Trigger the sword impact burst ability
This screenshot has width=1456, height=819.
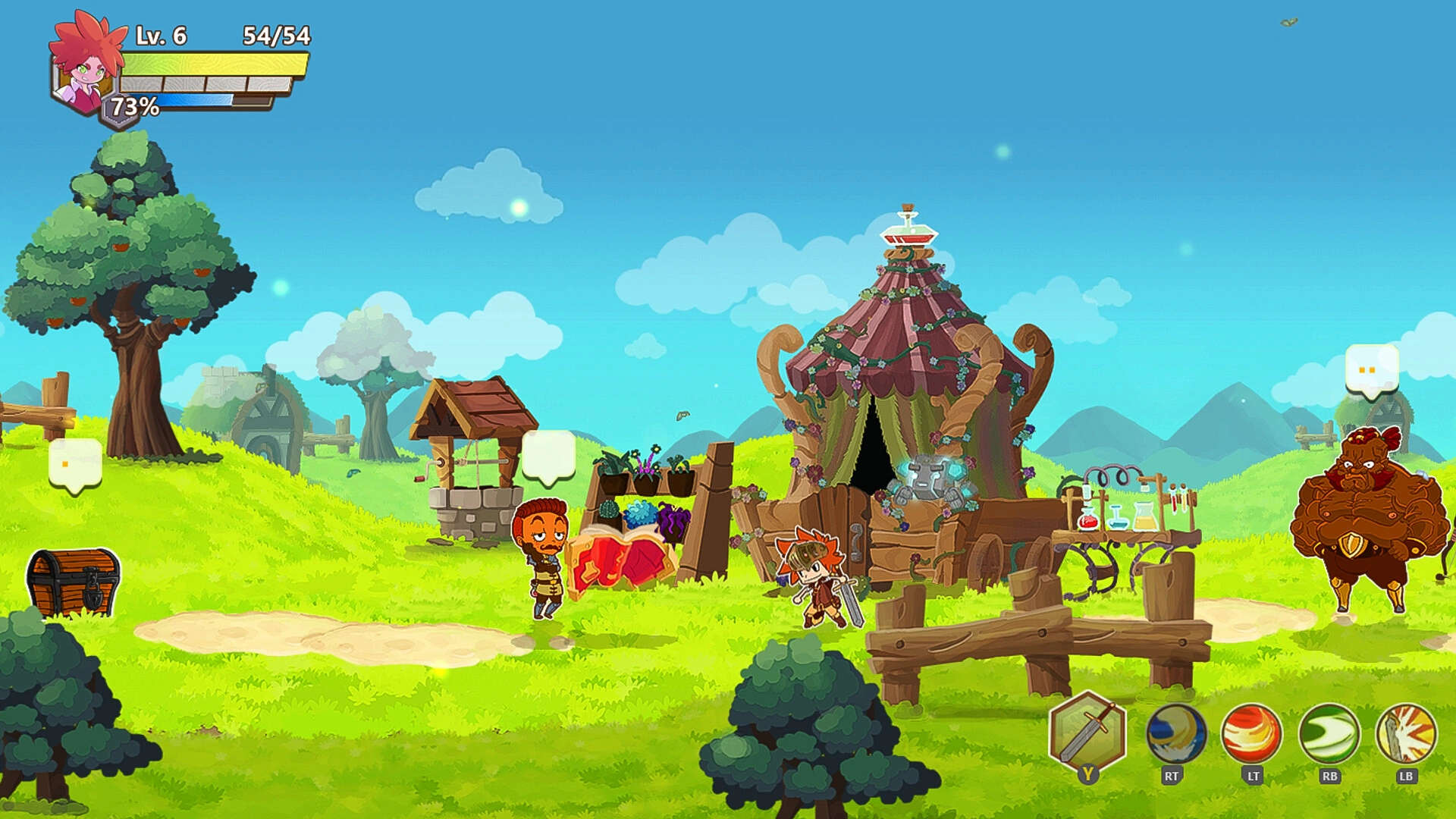click(1406, 733)
